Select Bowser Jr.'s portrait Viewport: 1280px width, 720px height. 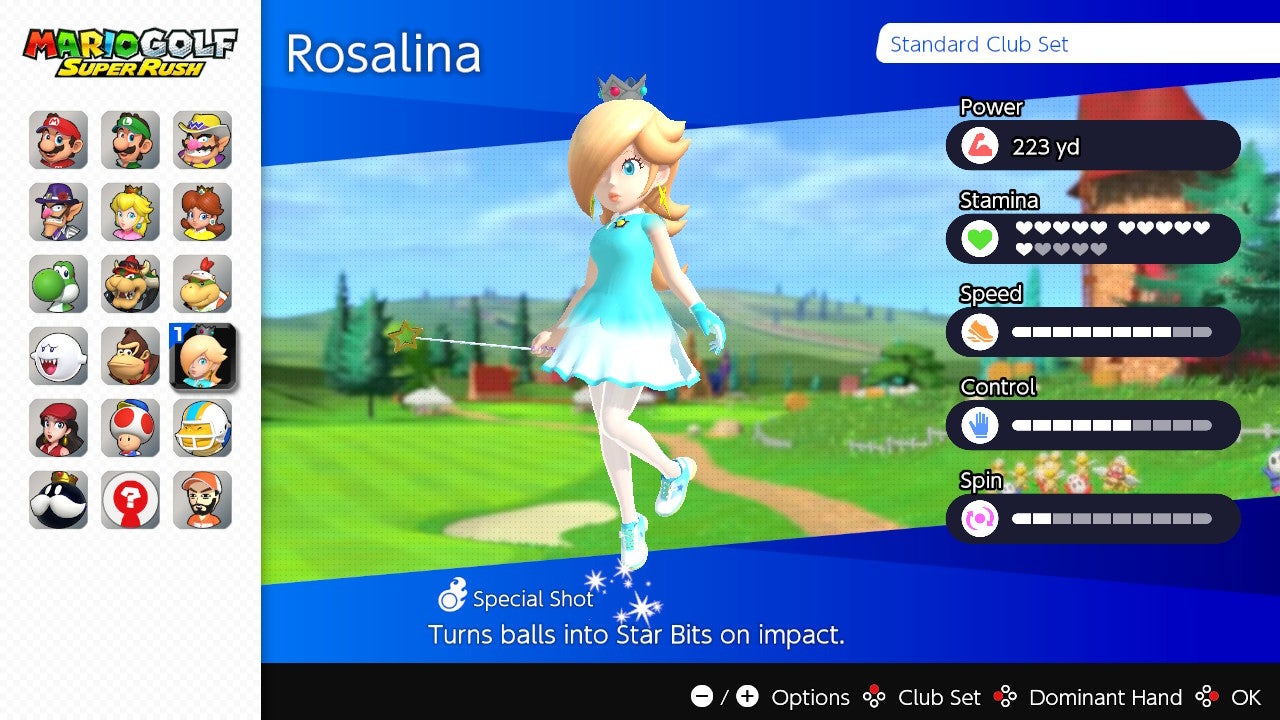(x=202, y=284)
